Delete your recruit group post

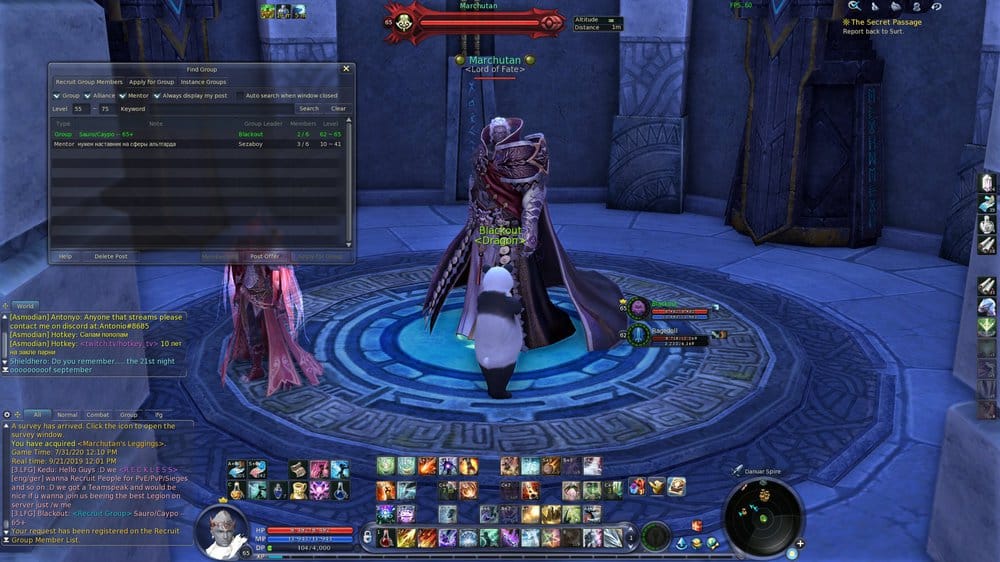[111, 256]
